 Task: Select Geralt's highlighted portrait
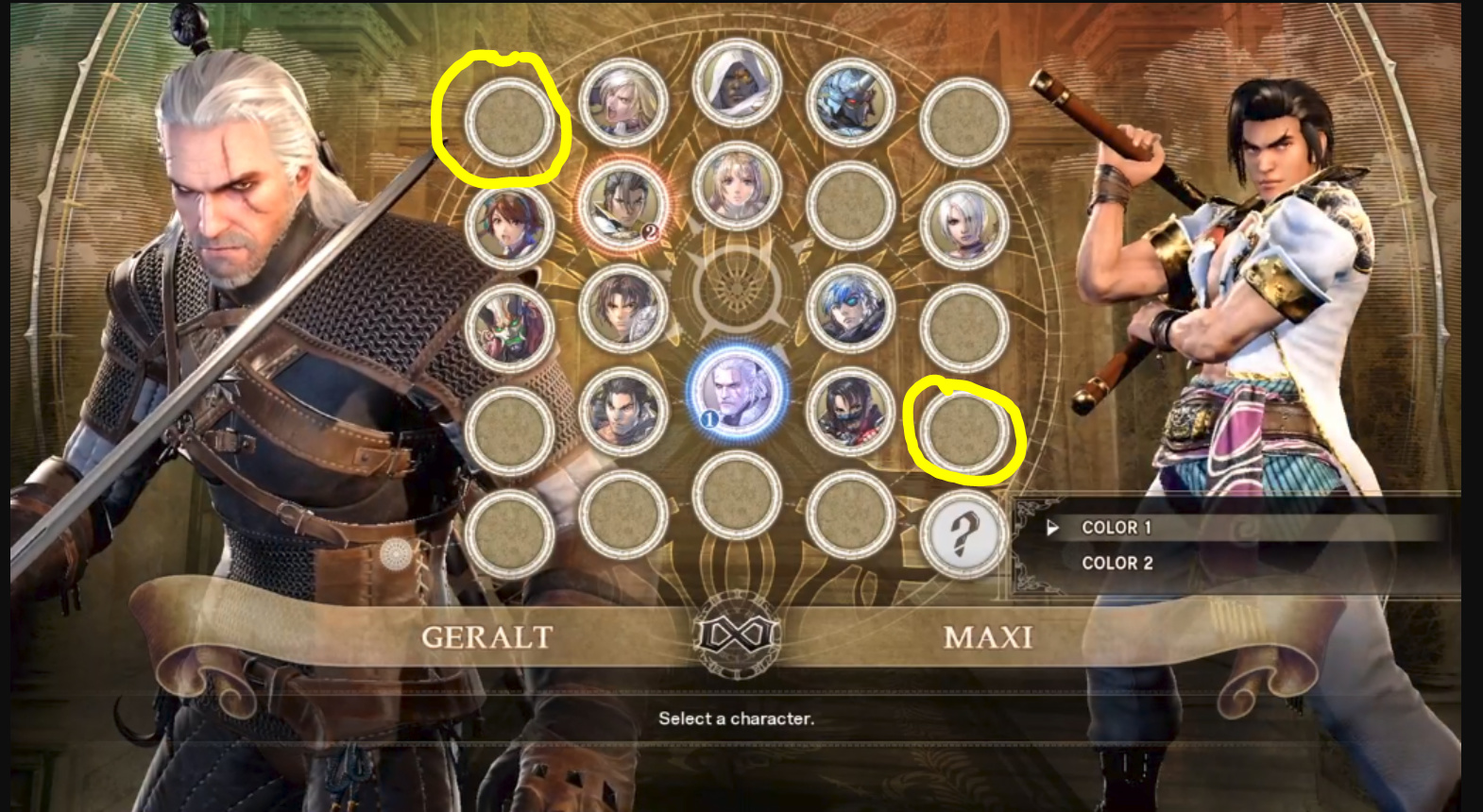pos(737,389)
